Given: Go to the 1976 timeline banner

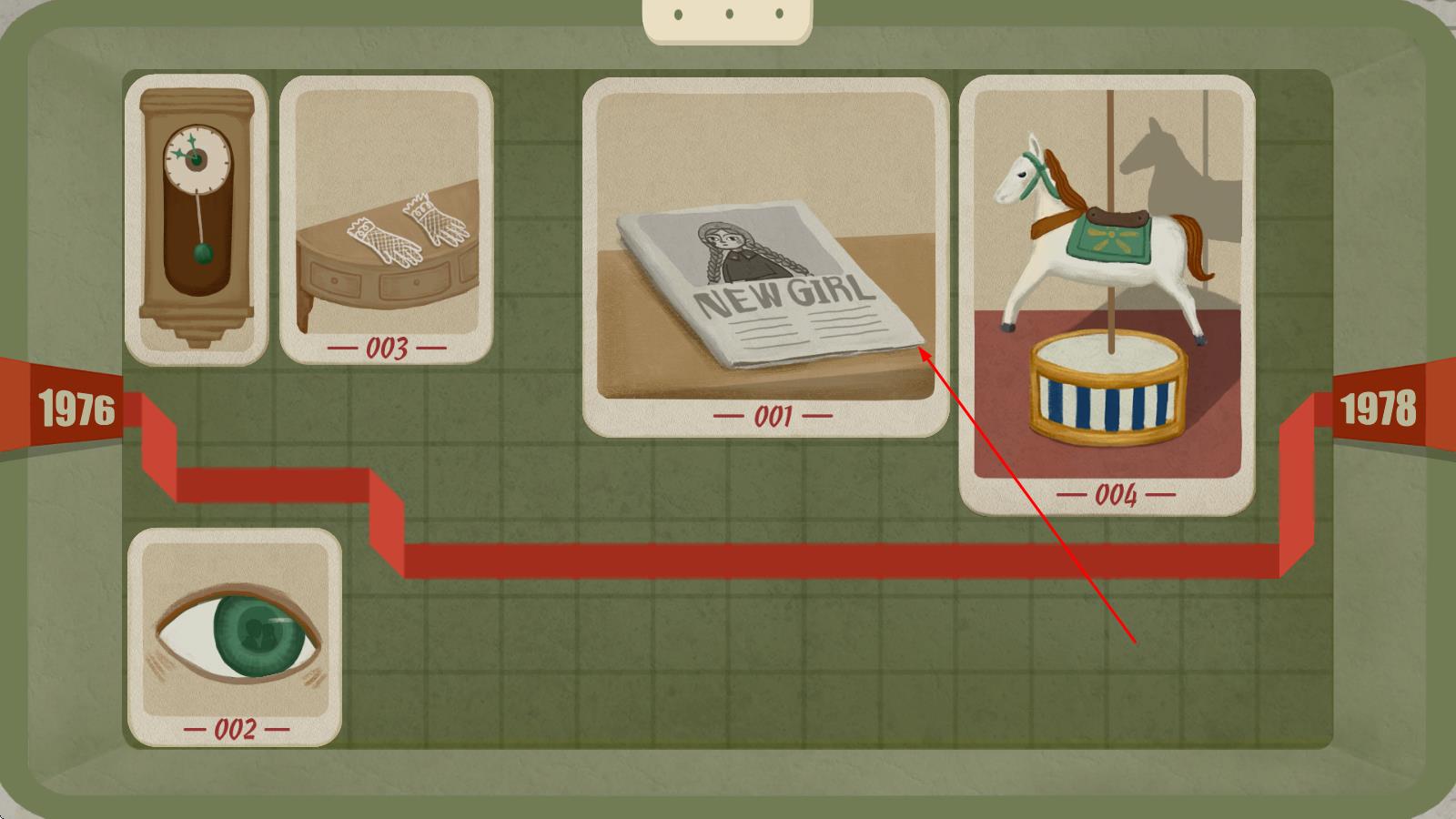Looking at the screenshot, I should (75, 409).
